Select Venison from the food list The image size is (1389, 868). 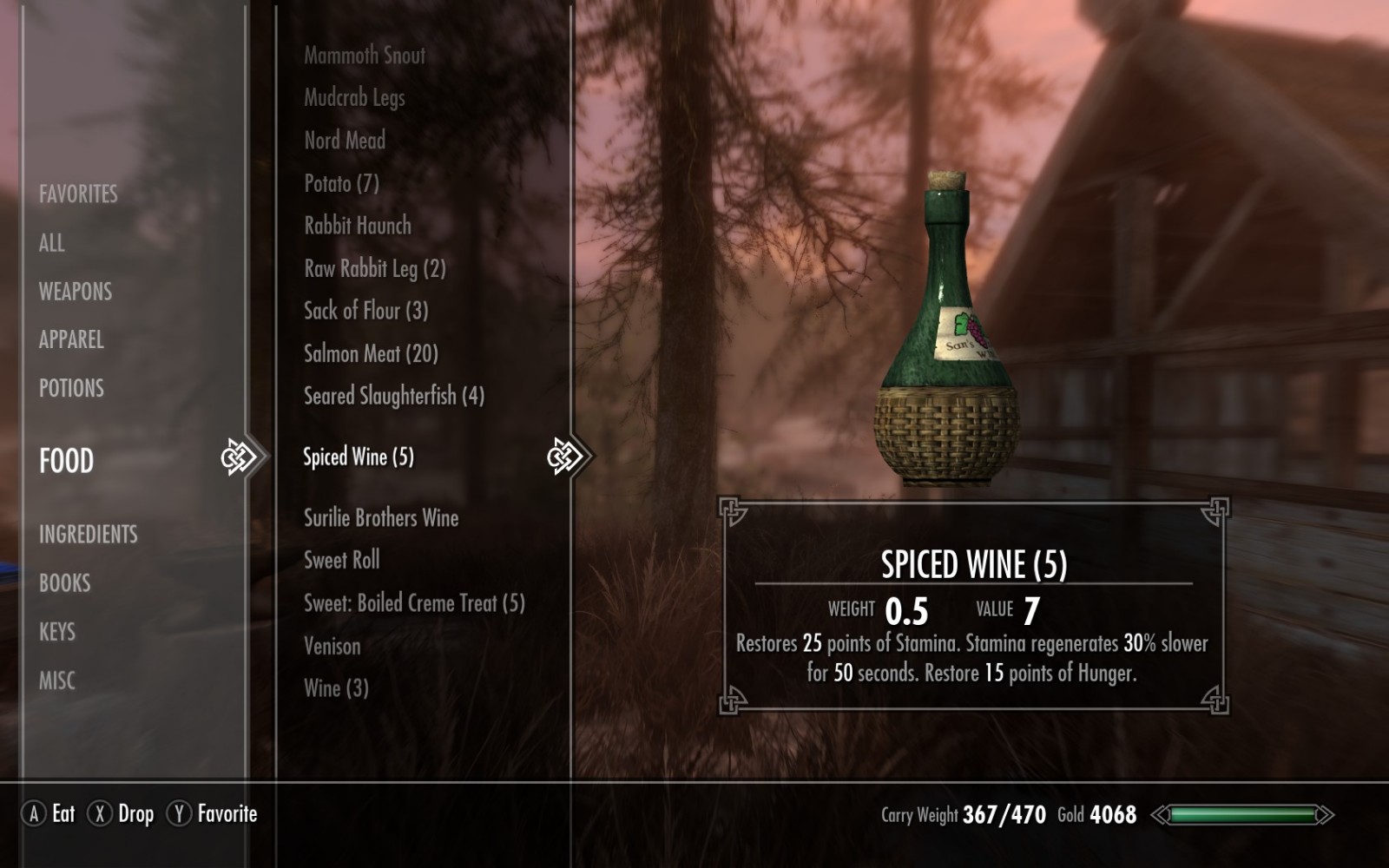point(332,646)
